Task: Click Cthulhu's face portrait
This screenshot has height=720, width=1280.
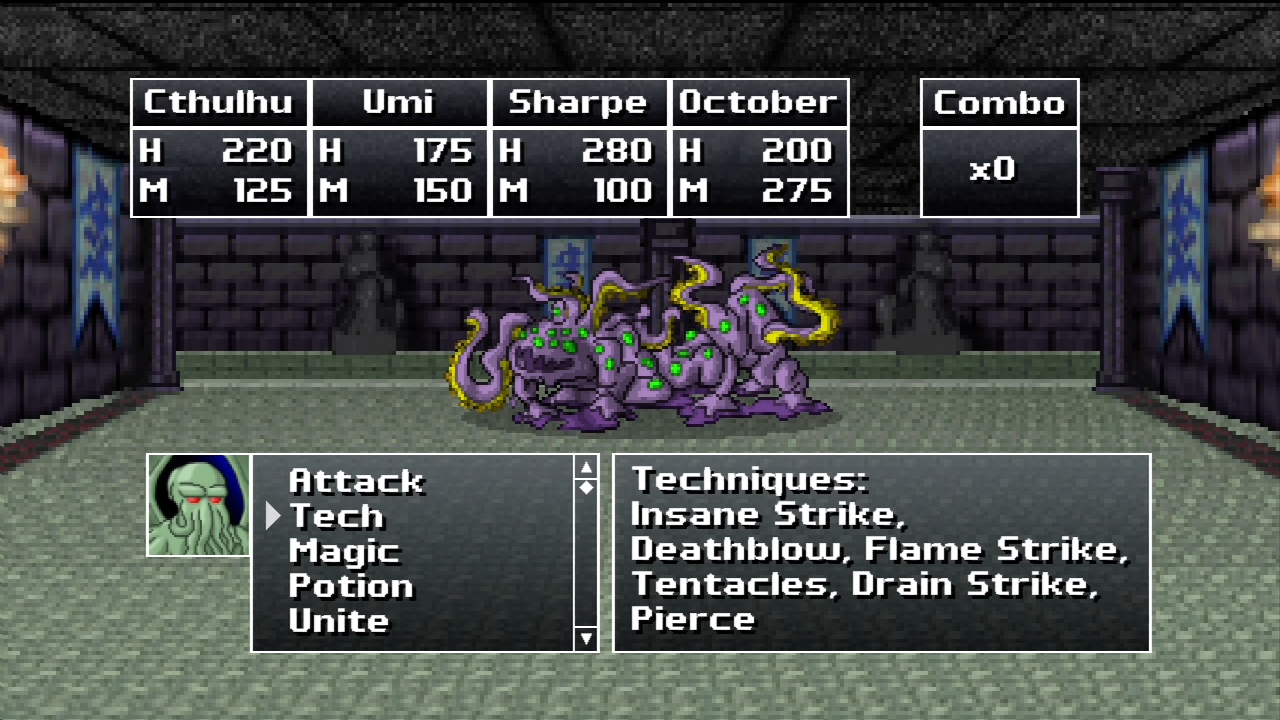Action: tap(198, 505)
